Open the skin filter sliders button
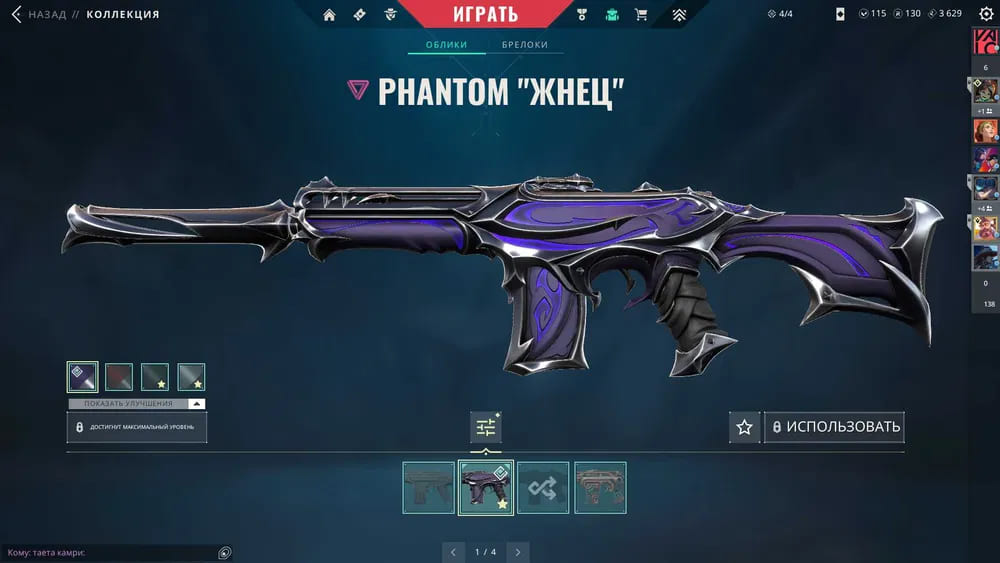The height and width of the screenshot is (563, 1000). tap(486, 427)
